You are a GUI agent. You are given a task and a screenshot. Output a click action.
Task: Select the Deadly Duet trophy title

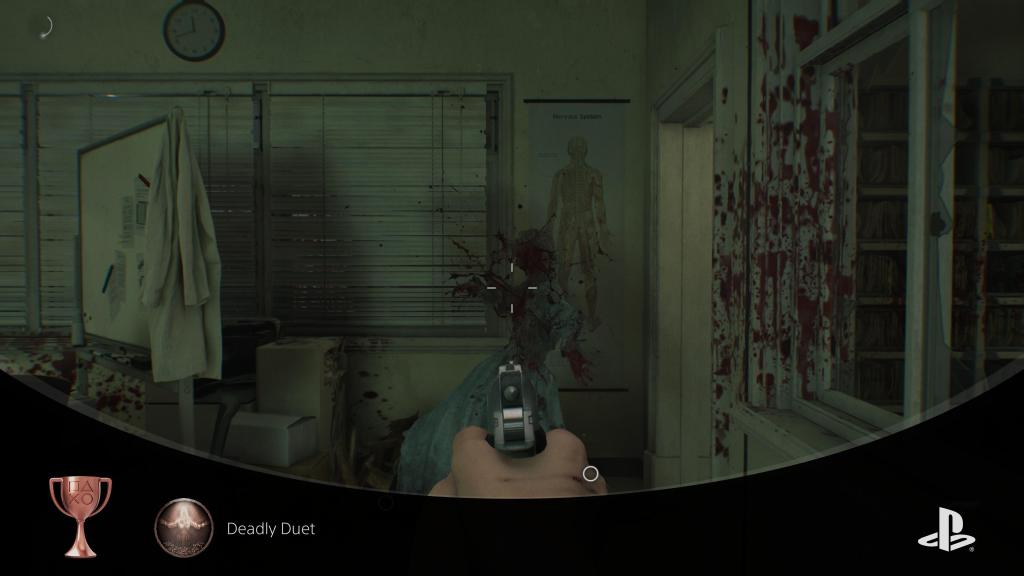[x=271, y=528]
